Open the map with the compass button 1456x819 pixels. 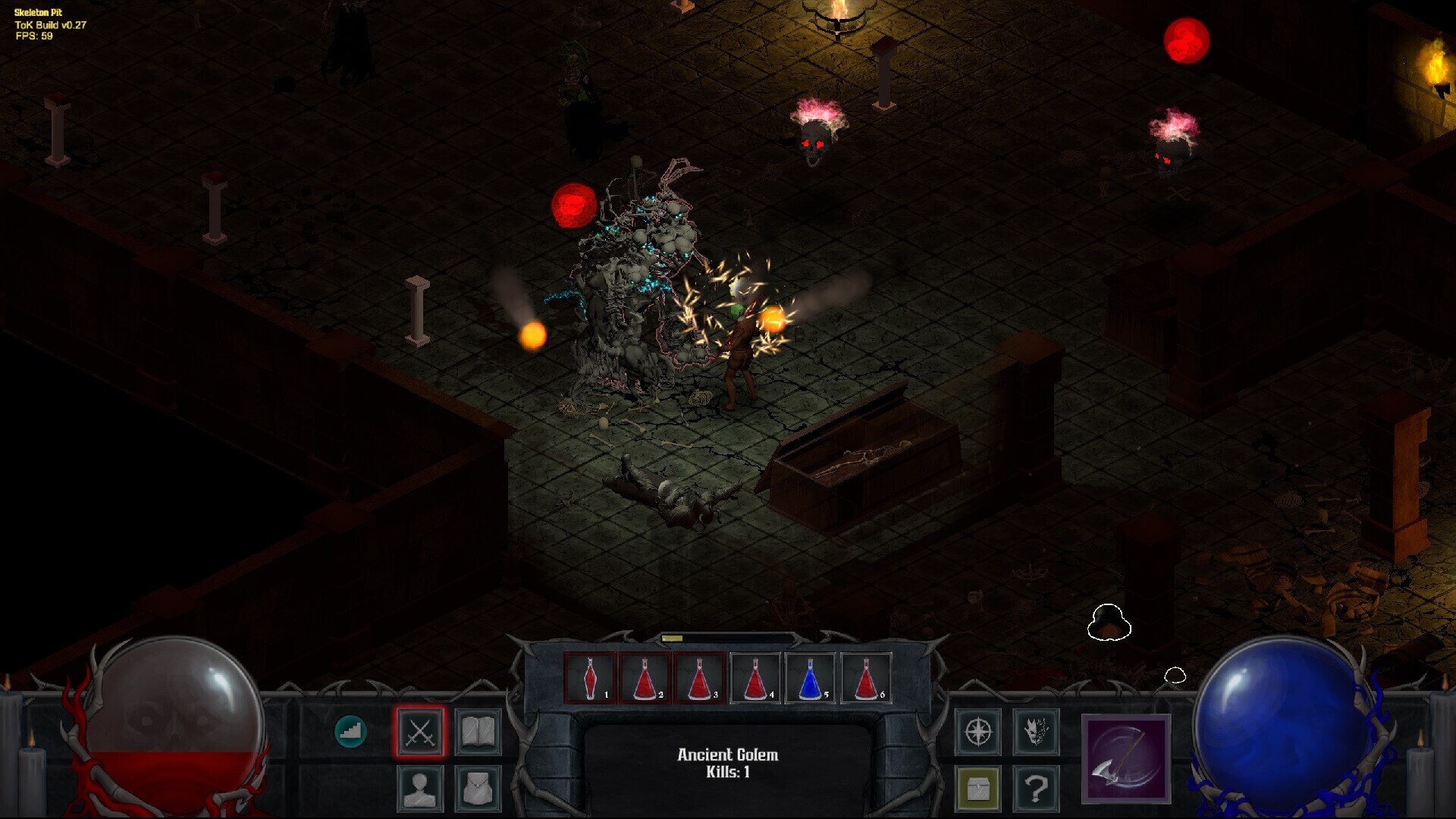click(978, 733)
